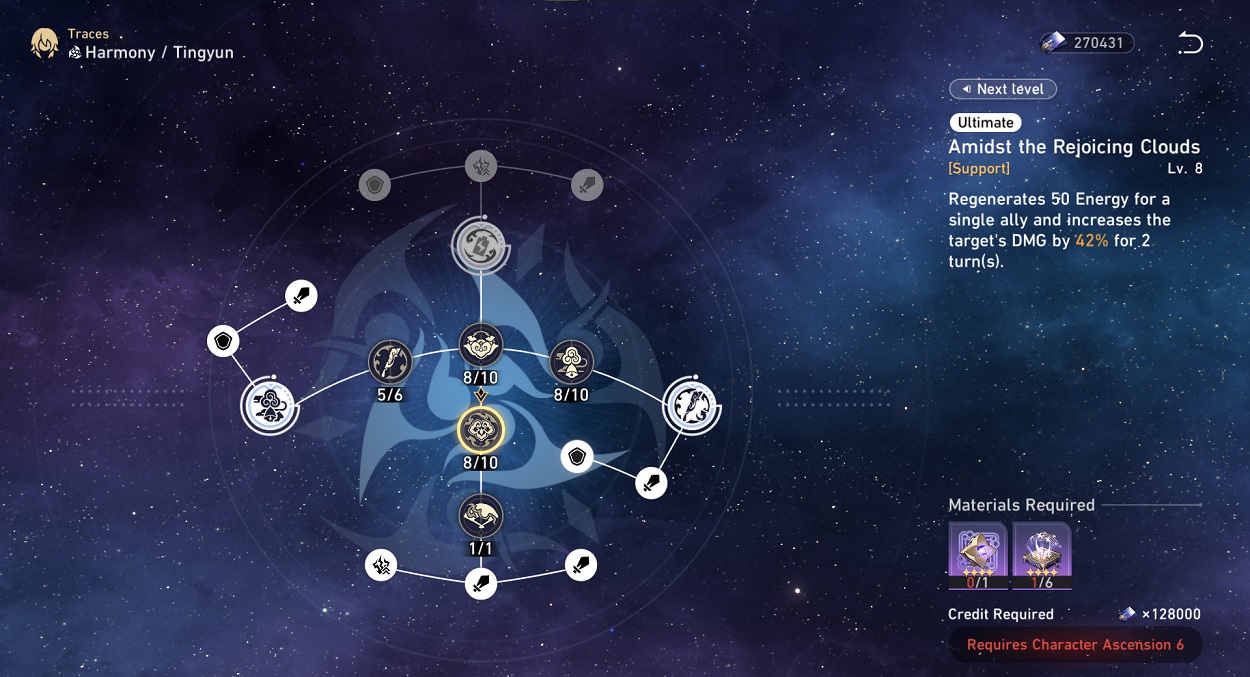
Task: Open the credit balance 270431 display
Action: pyautogui.click(x=1087, y=43)
